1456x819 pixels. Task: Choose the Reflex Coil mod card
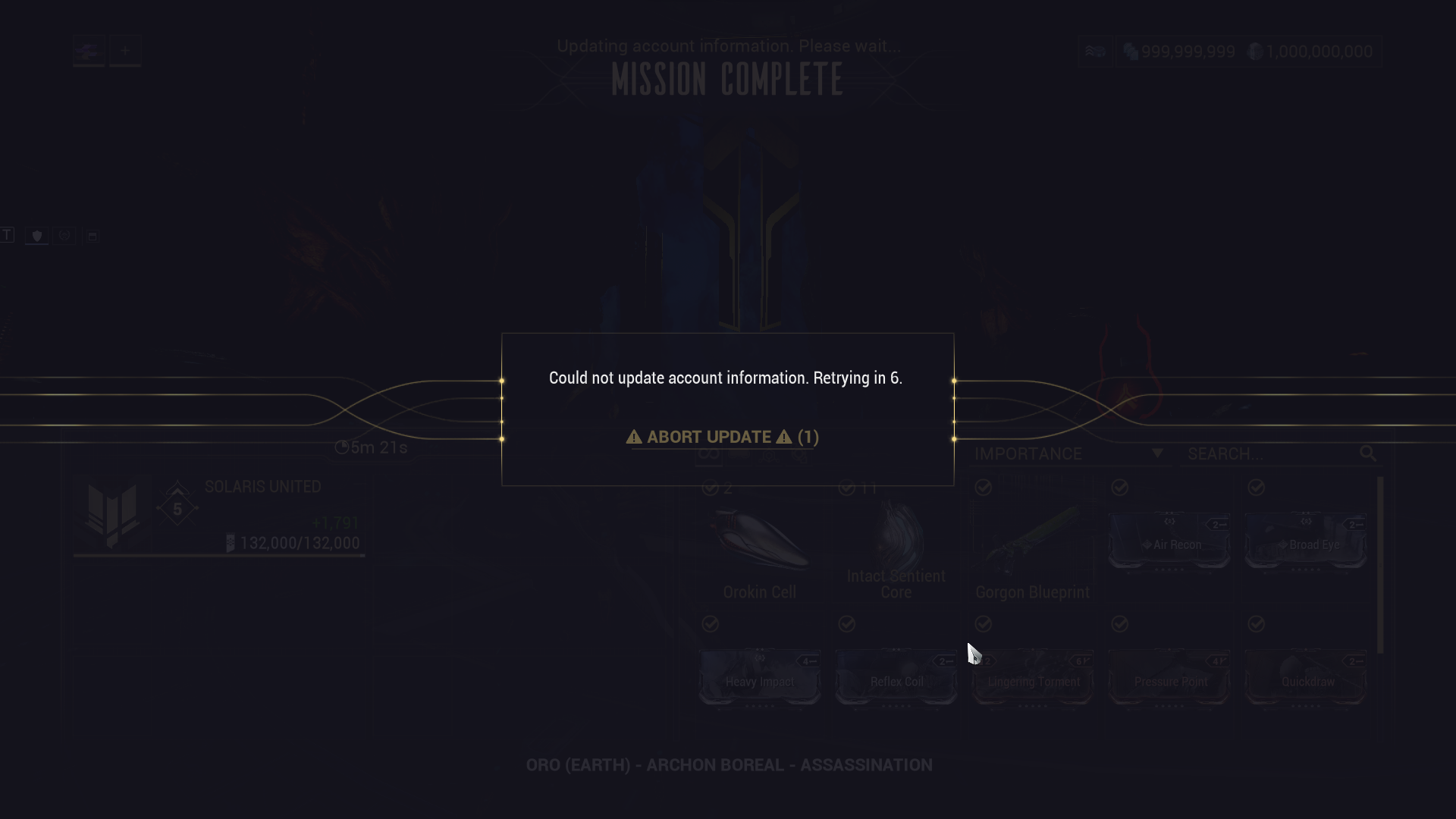tap(896, 678)
